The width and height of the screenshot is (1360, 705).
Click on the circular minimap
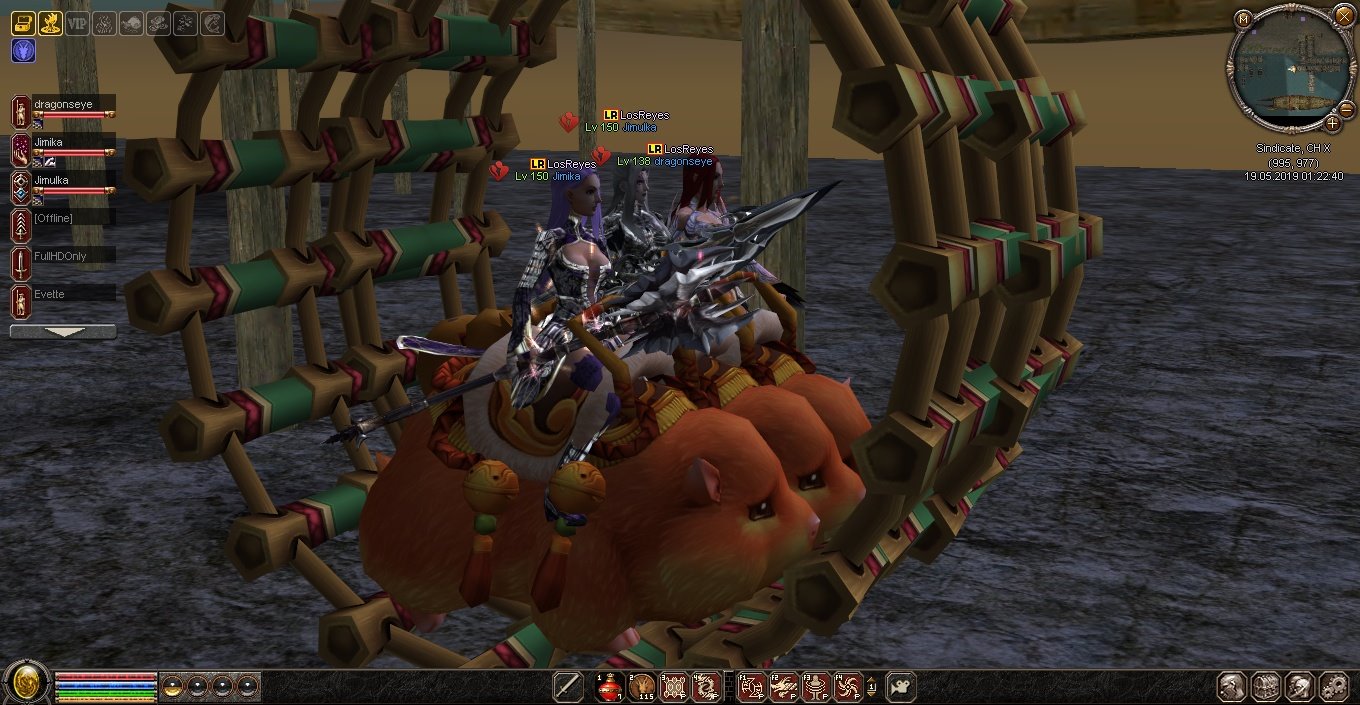(1288, 66)
